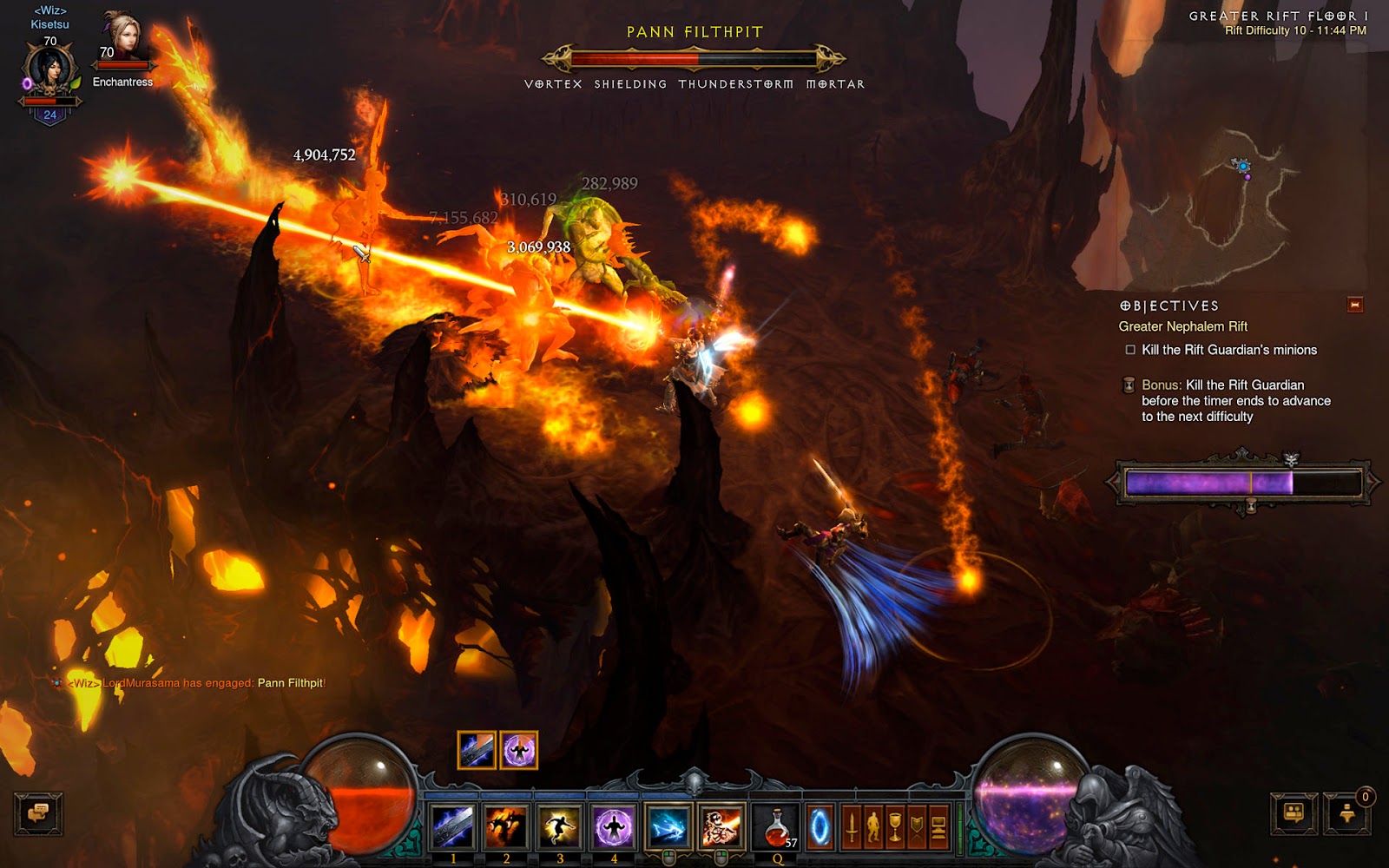The width and height of the screenshot is (1389, 868).
Task: Collapse the Objectives tracker panel
Action: [x=1354, y=305]
